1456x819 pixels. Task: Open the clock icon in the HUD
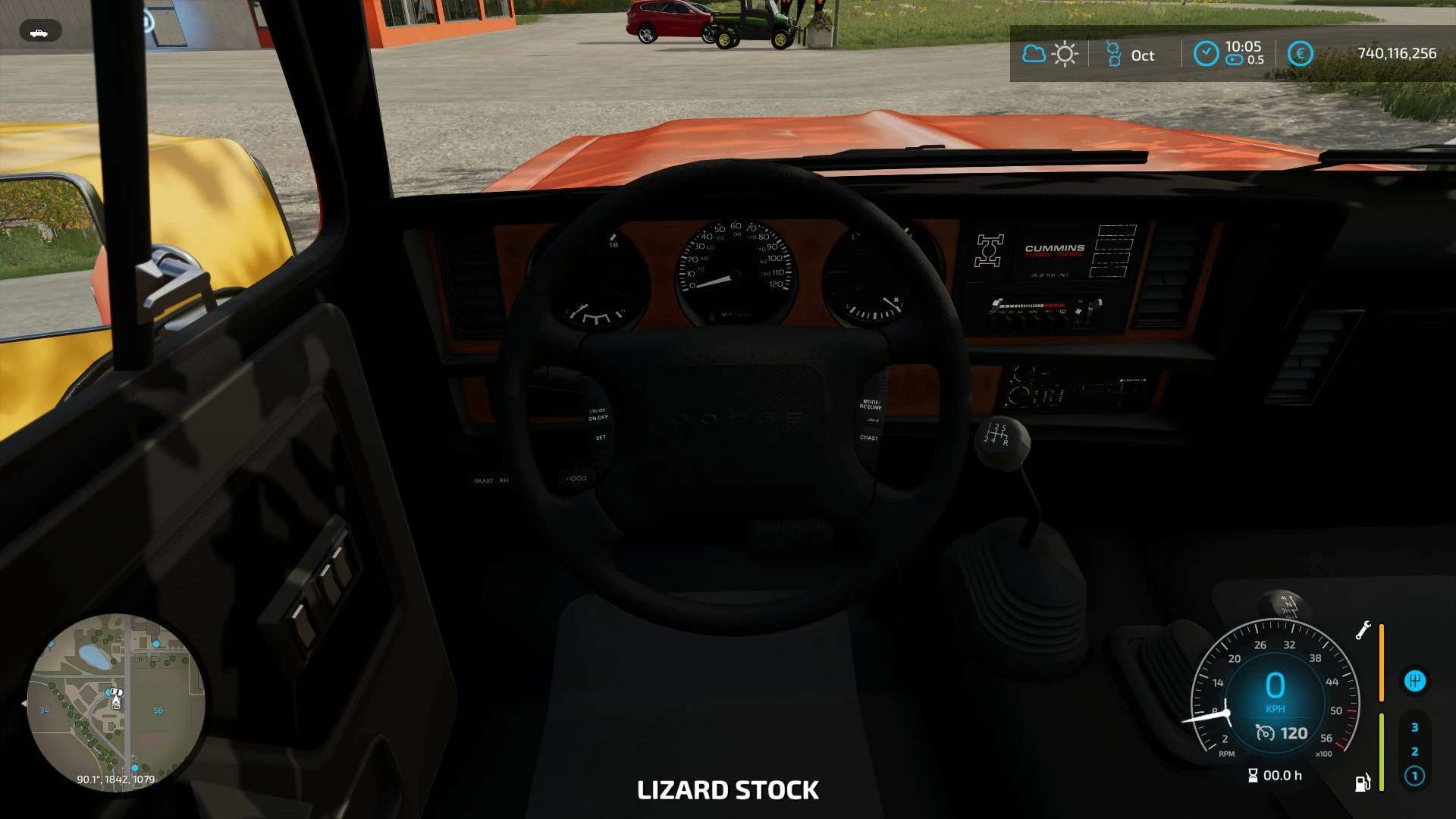click(1207, 54)
